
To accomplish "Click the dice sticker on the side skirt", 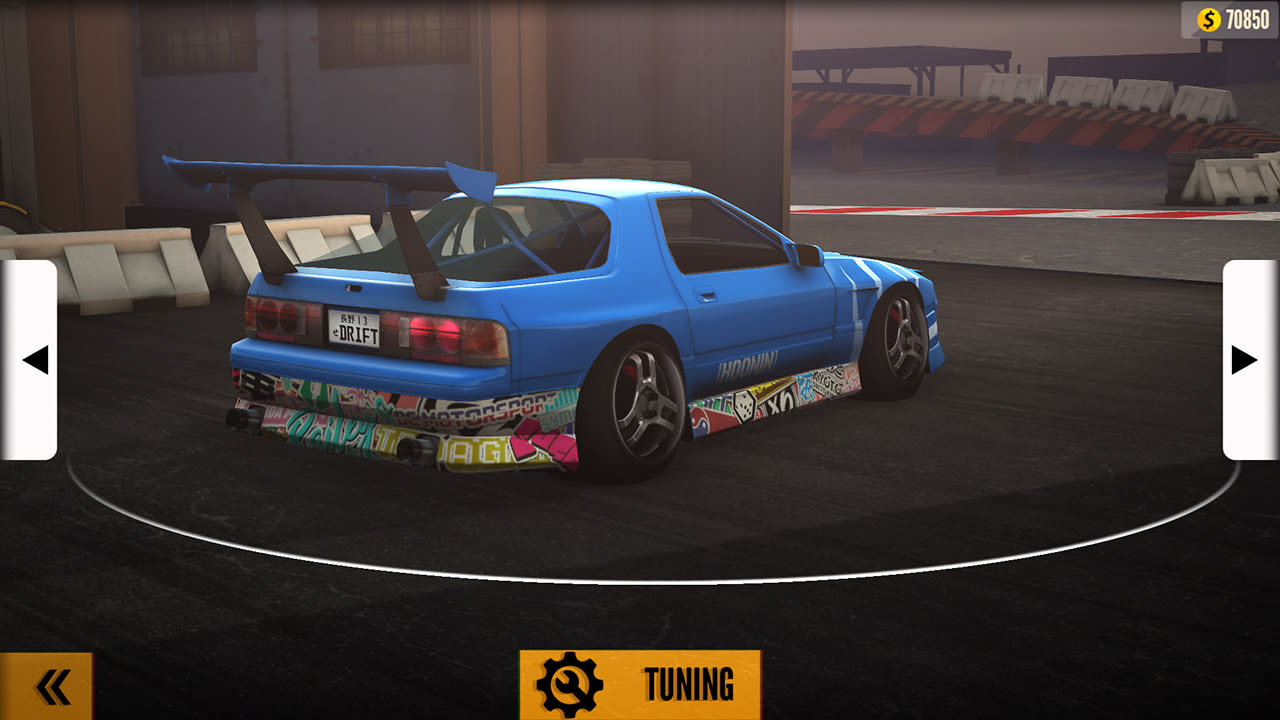I will coord(745,404).
